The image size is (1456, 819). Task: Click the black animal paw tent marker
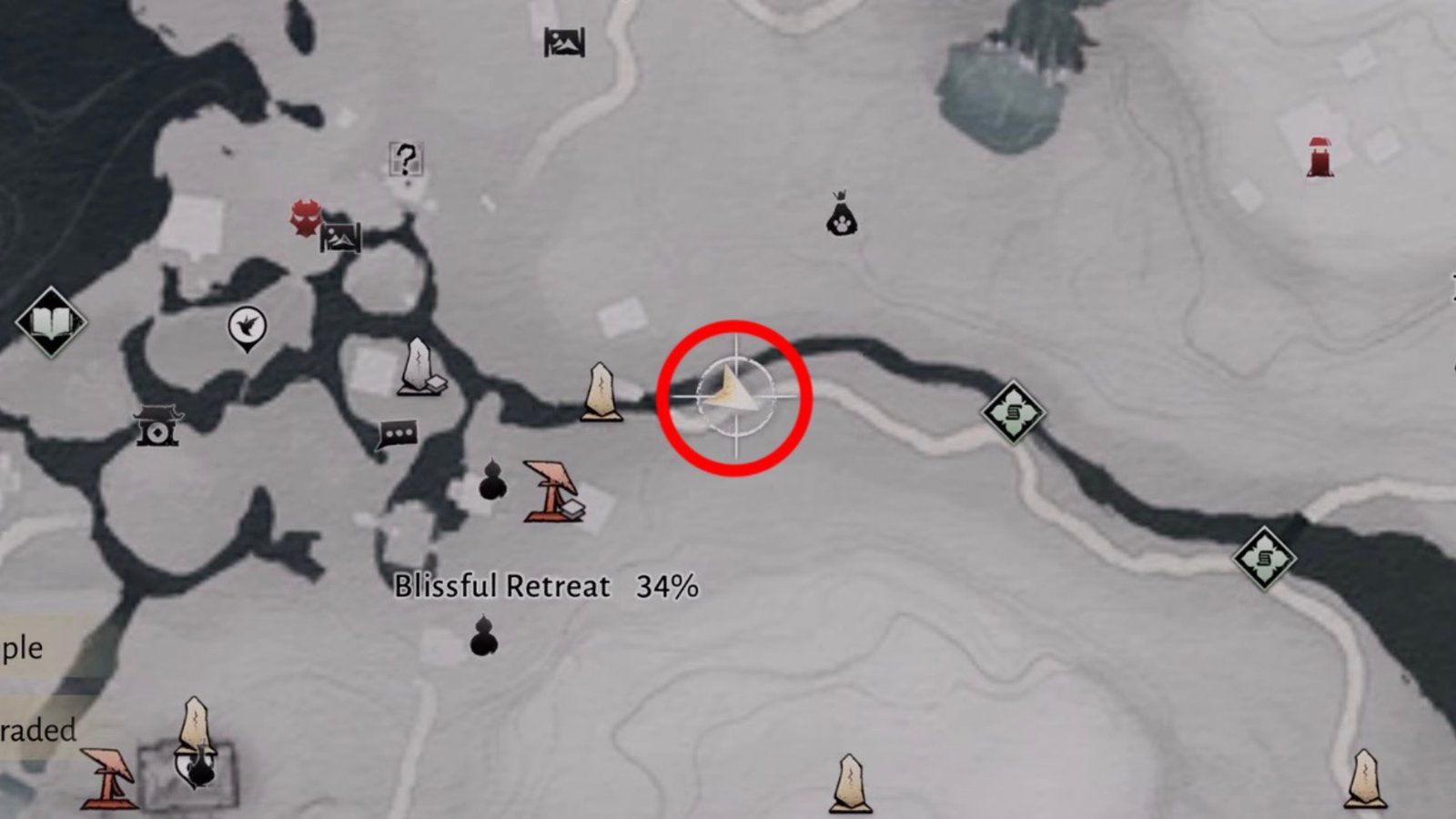click(841, 216)
